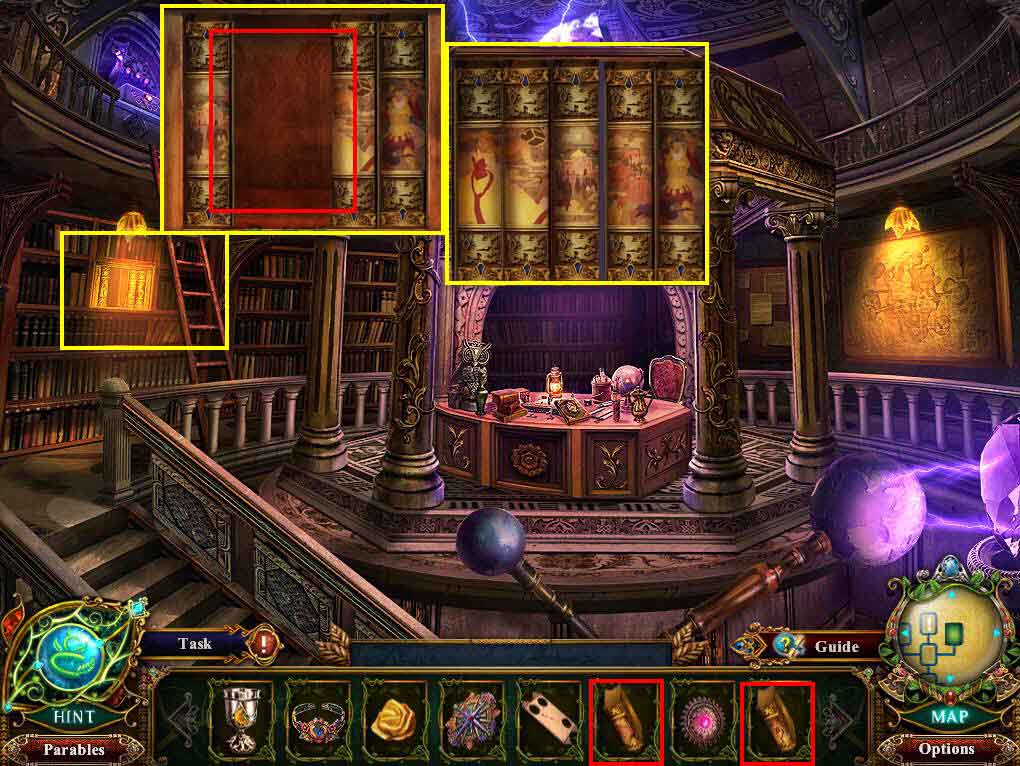1020x766 pixels.
Task: Choose the golden rose in inventory
Action: tap(396, 718)
